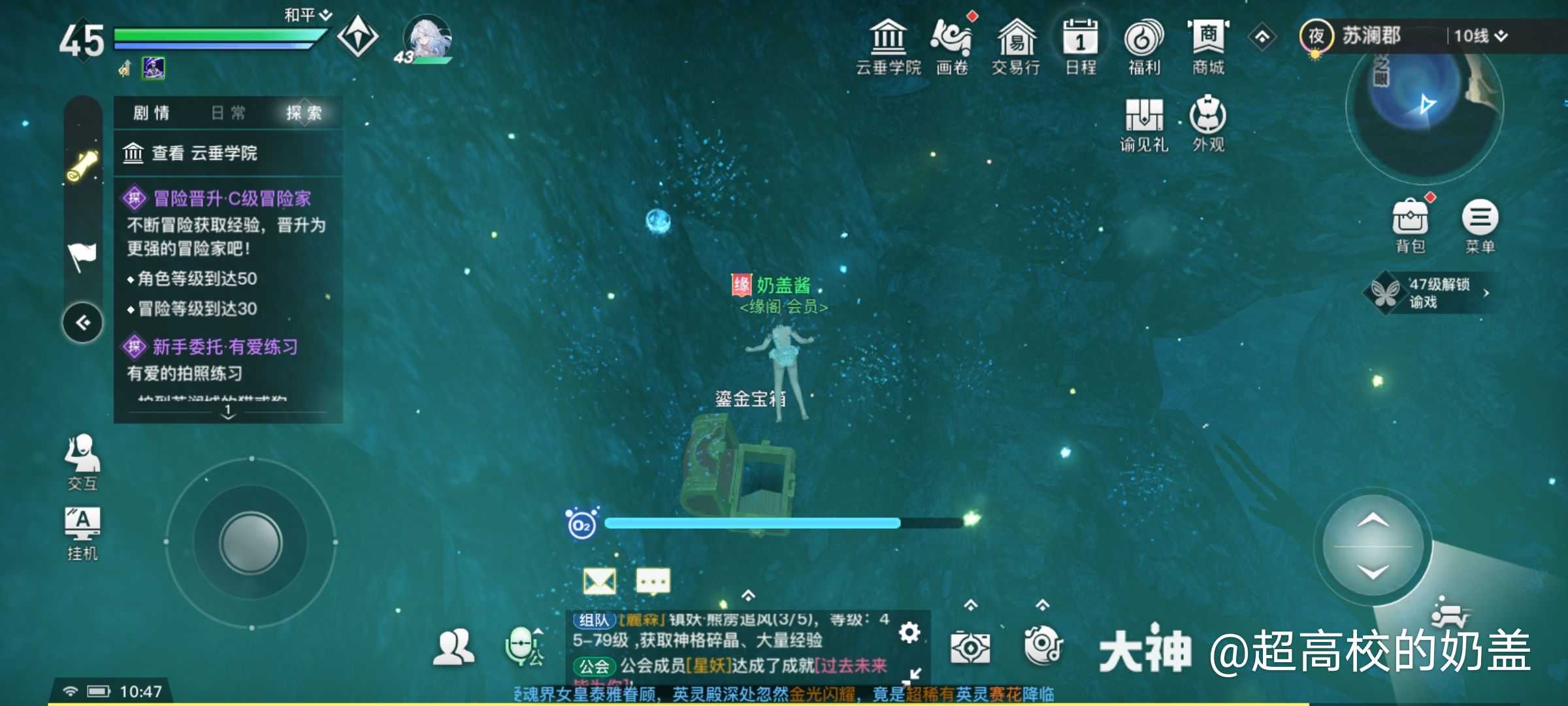Toggle 挂机 auto-battle mode

pyautogui.click(x=82, y=533)
